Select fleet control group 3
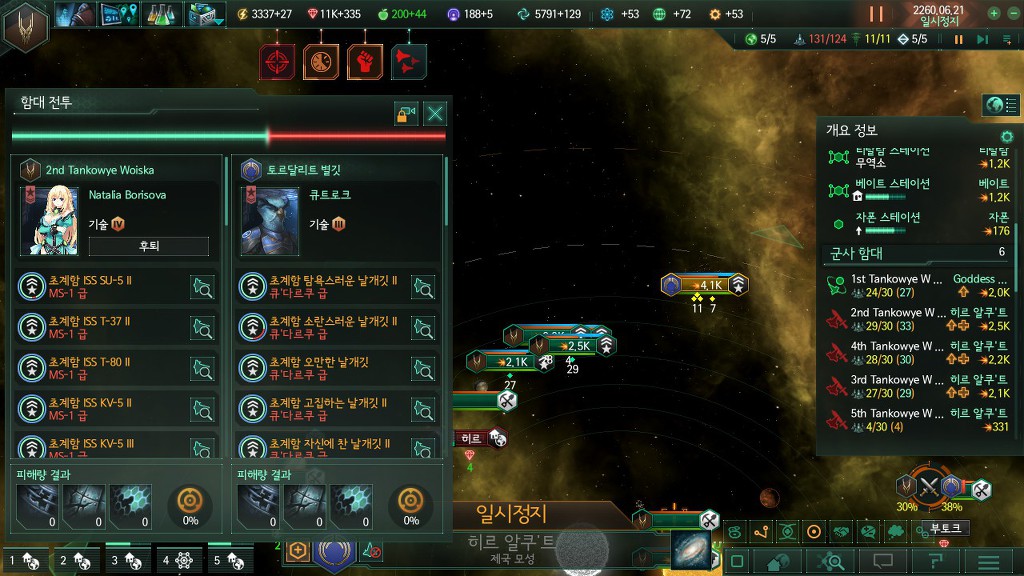The image size is (1024, 576). [127, 561]
